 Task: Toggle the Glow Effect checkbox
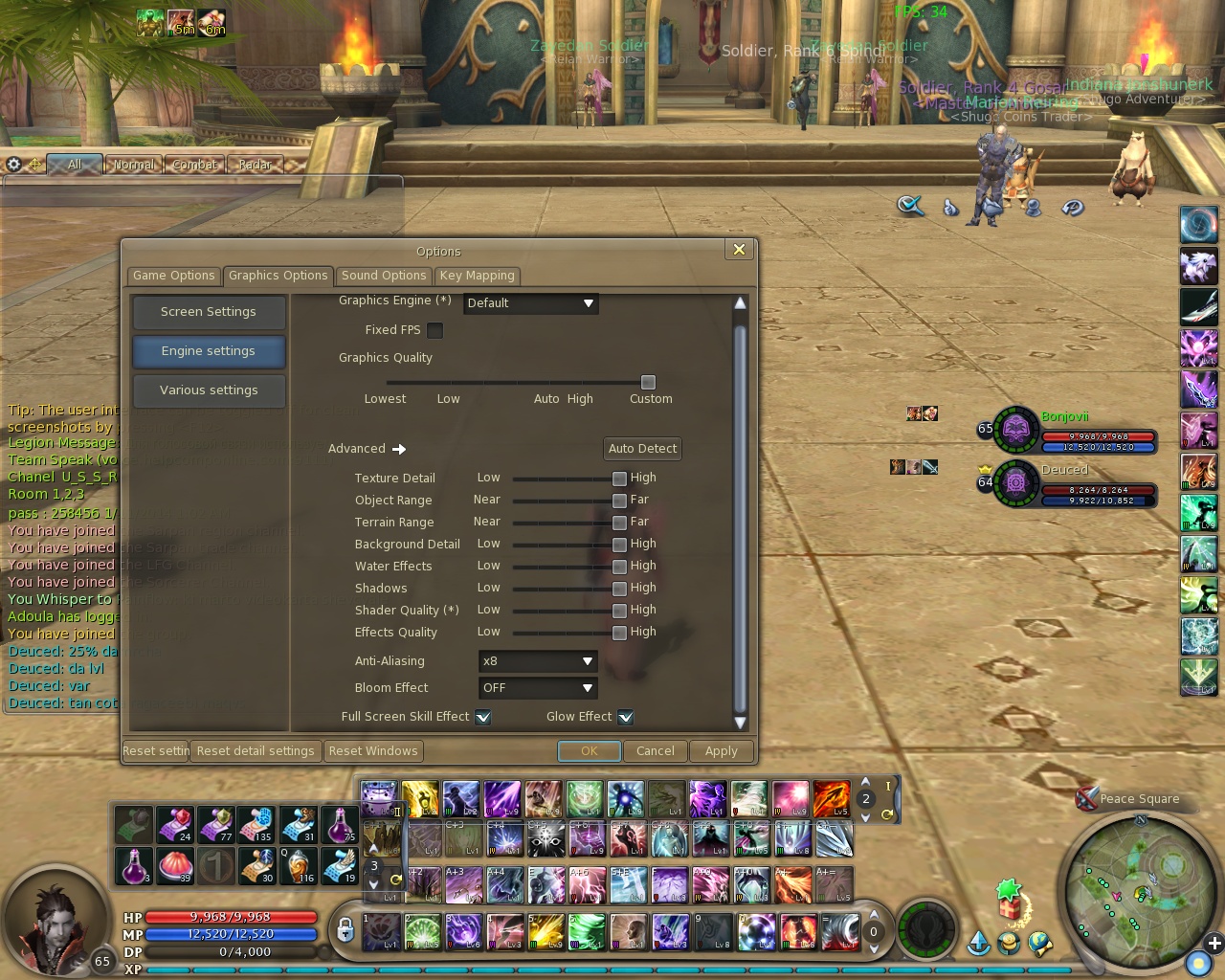pos(625,717)
